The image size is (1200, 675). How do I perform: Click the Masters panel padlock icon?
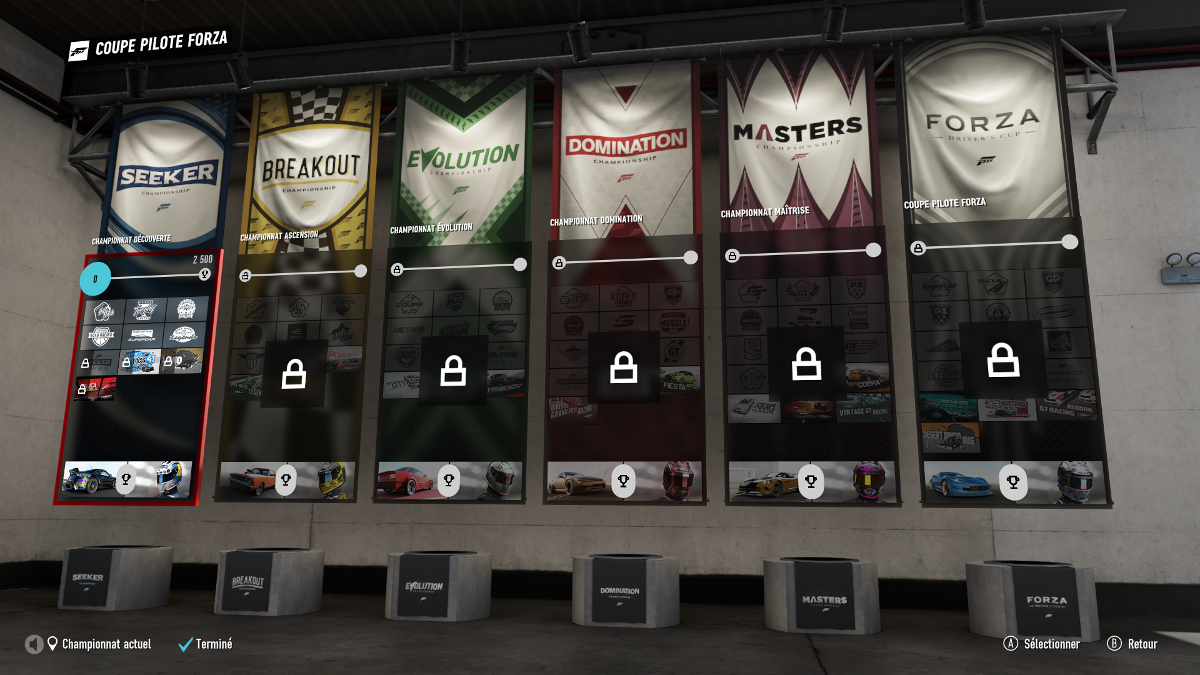(805, 365)
